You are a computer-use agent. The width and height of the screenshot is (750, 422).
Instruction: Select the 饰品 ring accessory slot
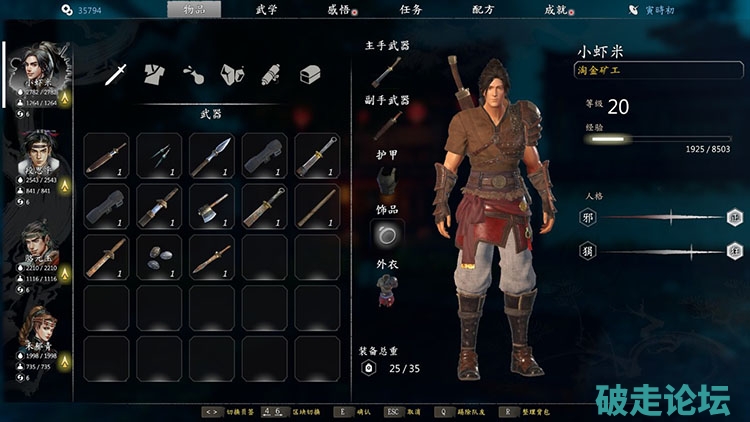click(386, 234)
